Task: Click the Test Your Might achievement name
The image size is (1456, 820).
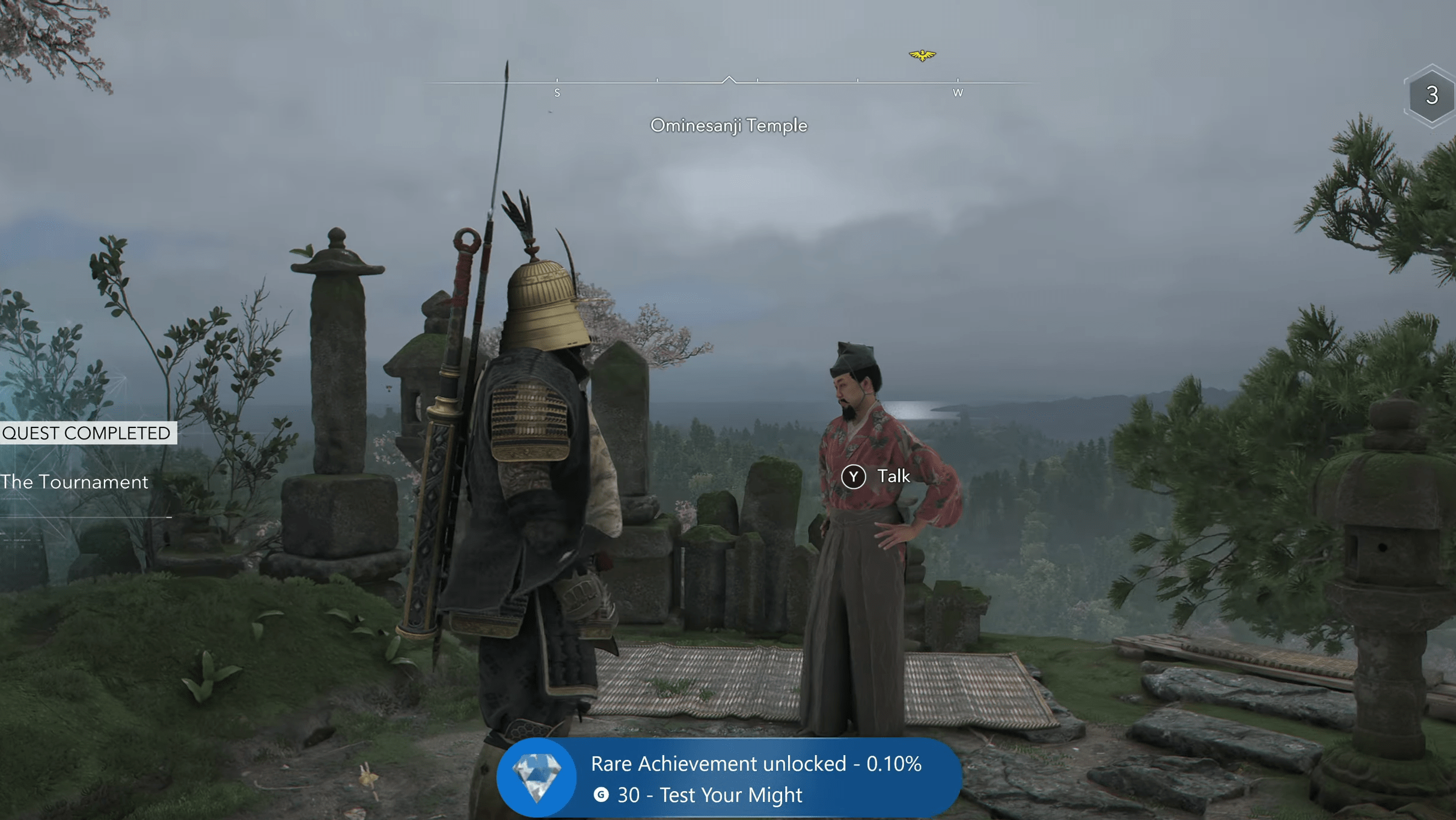Action: click(x=730, y=795)
